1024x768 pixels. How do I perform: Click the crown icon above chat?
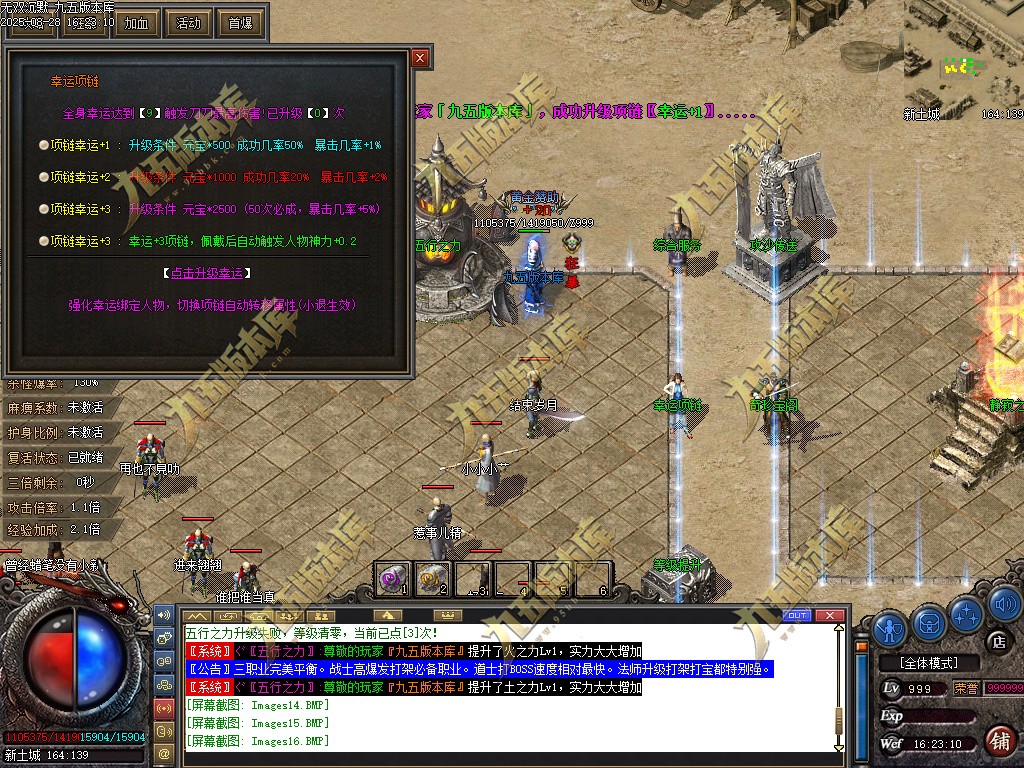[x=449, y=615]
